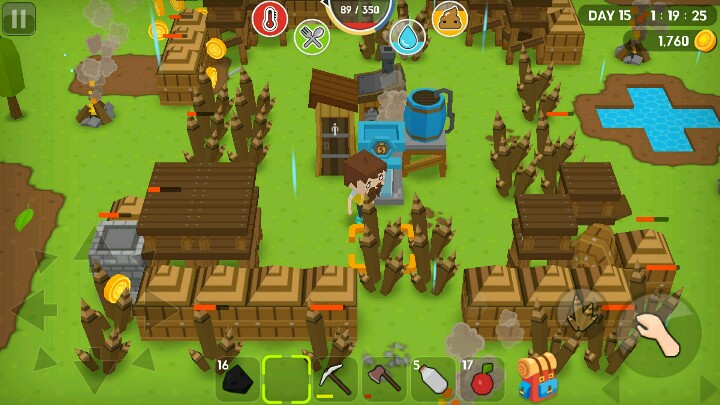Image resolution: width=720 pixels, height=405 pixels.
Task: Select the coal hotbar slot
Action: click(237, 379)
